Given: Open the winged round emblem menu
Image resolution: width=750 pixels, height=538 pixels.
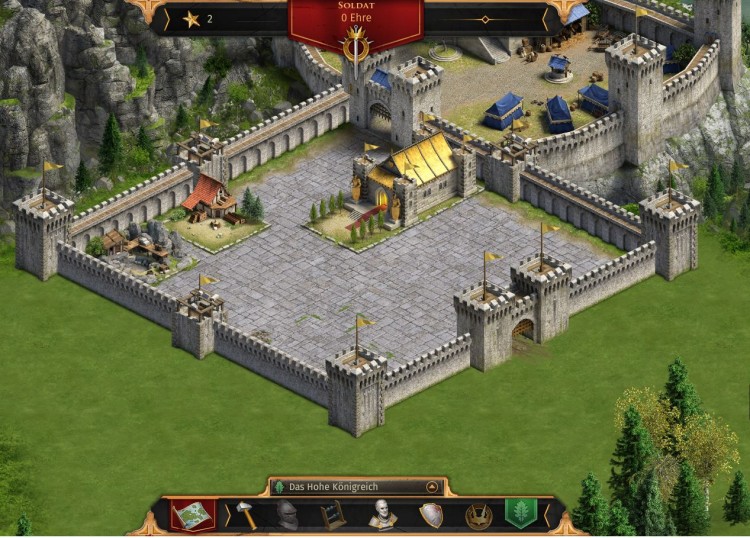Looking at the screenshot, I should coord(478,515).
